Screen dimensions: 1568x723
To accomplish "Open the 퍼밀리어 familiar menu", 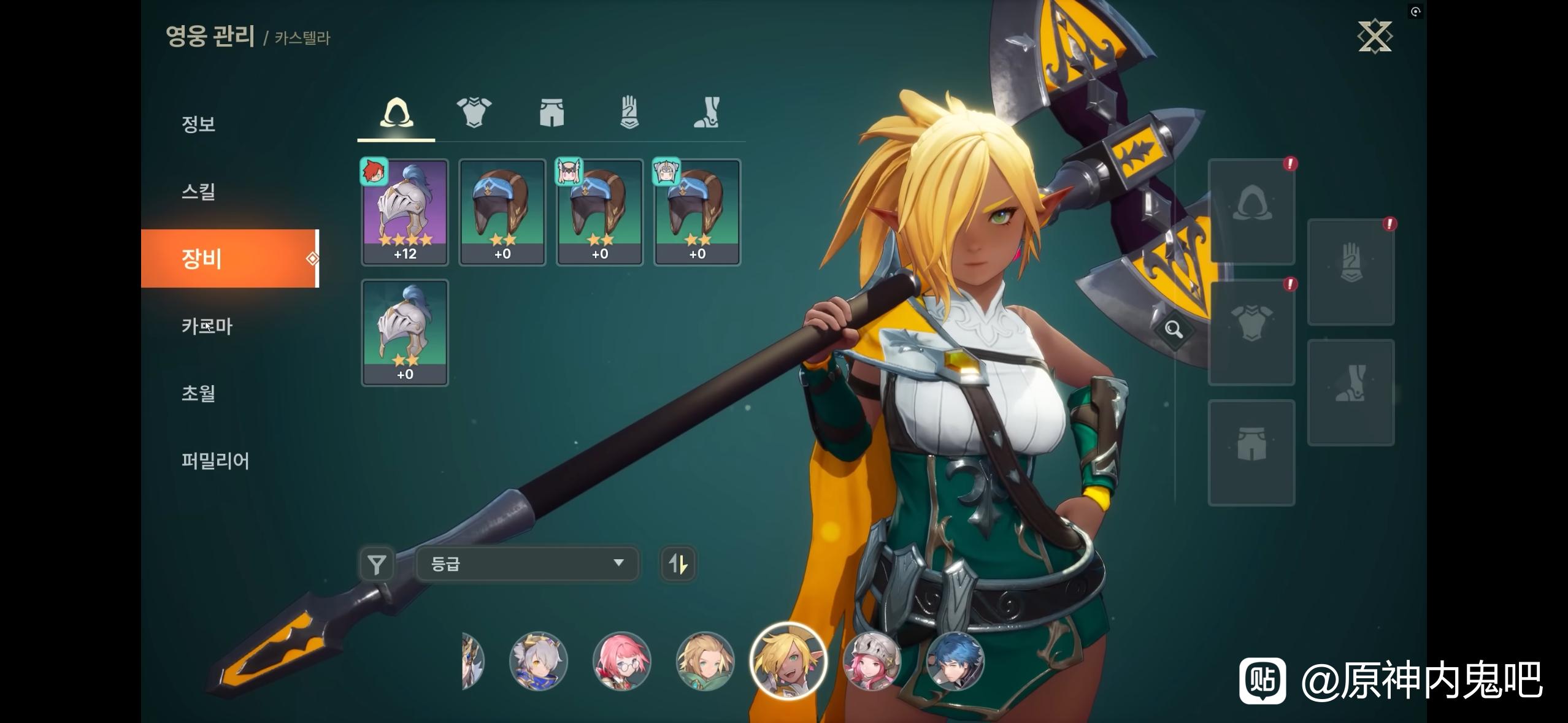I will point(215,461).
